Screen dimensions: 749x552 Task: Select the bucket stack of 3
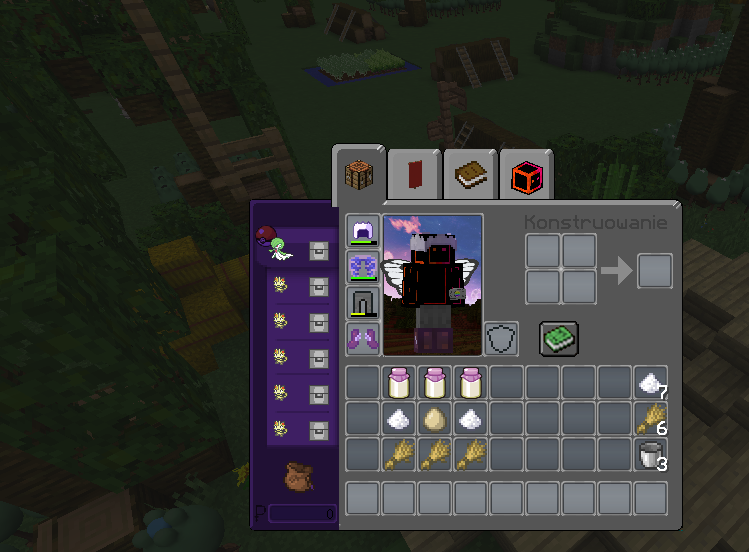click(650, 455)
